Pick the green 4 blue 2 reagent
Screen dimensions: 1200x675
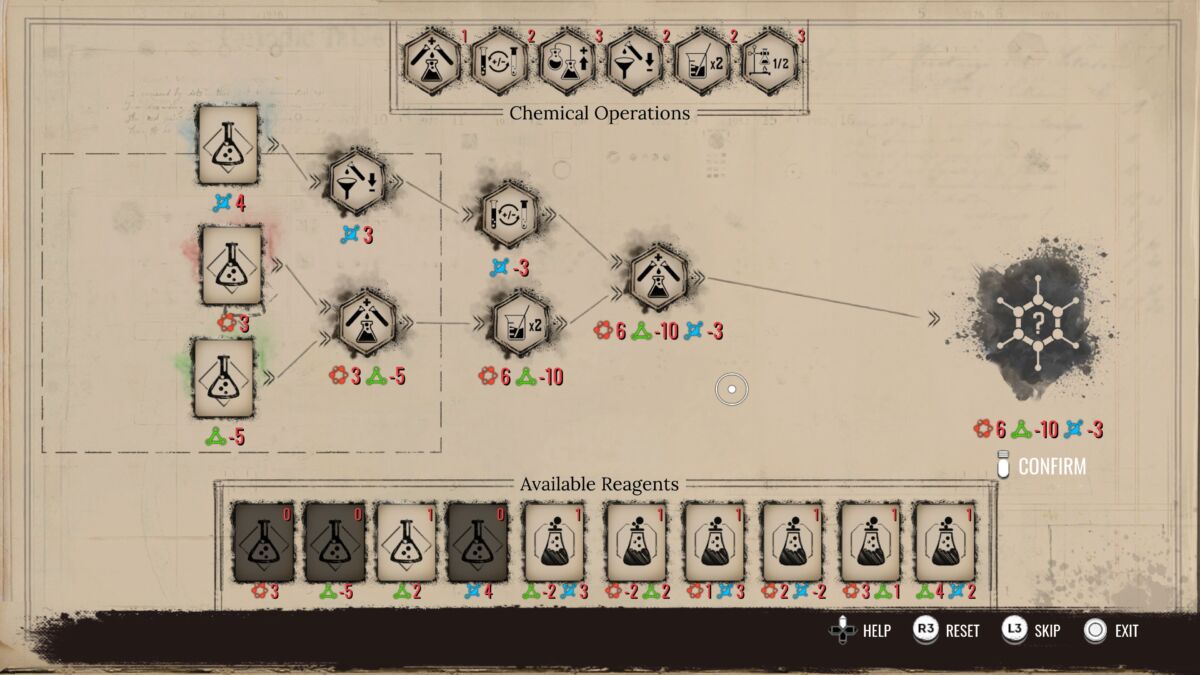point(945,542)
